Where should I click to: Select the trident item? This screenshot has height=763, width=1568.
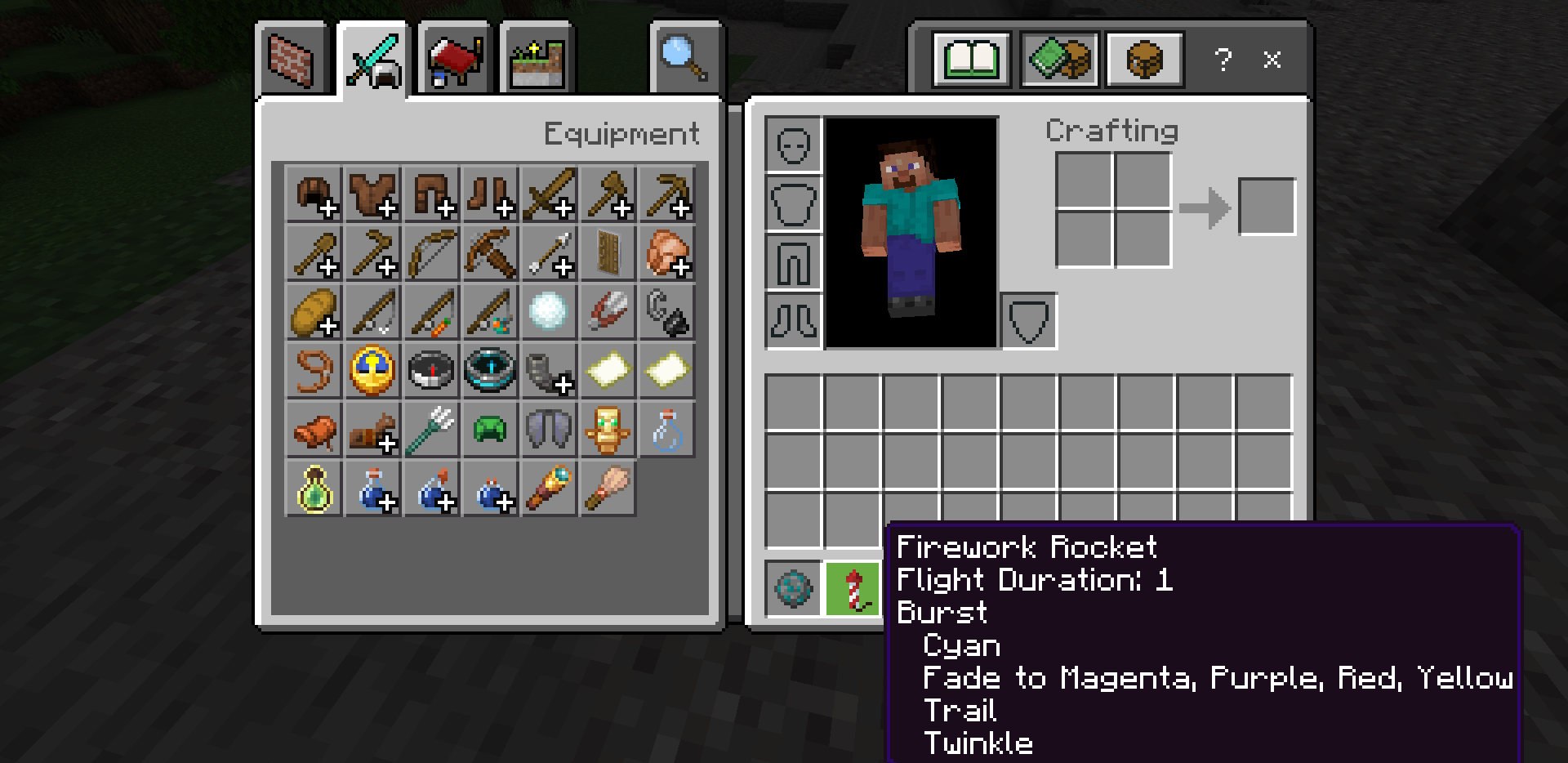pyautogui.click(x=431, y=430)
